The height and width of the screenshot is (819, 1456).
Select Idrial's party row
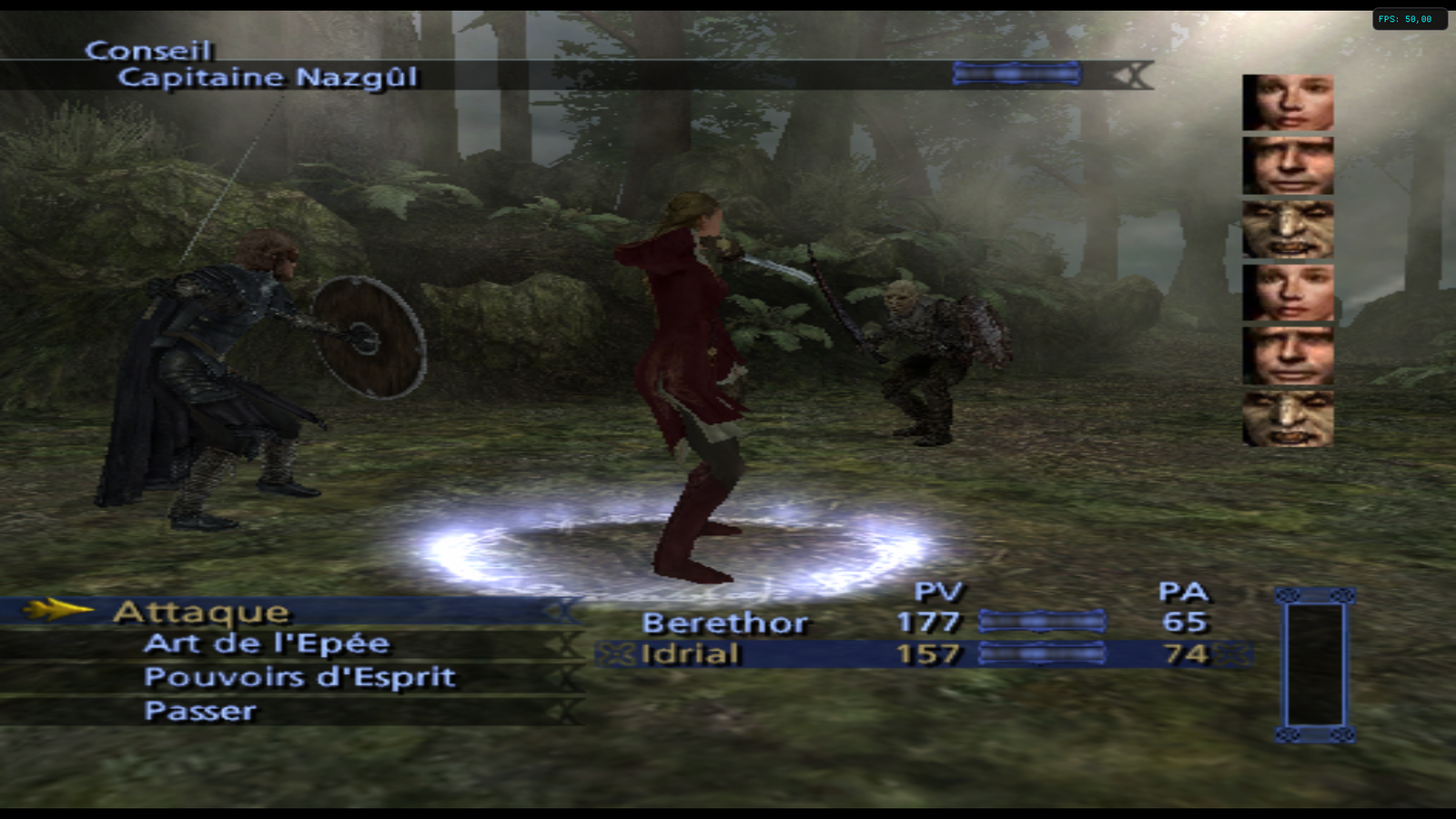(x=691, y=654)
